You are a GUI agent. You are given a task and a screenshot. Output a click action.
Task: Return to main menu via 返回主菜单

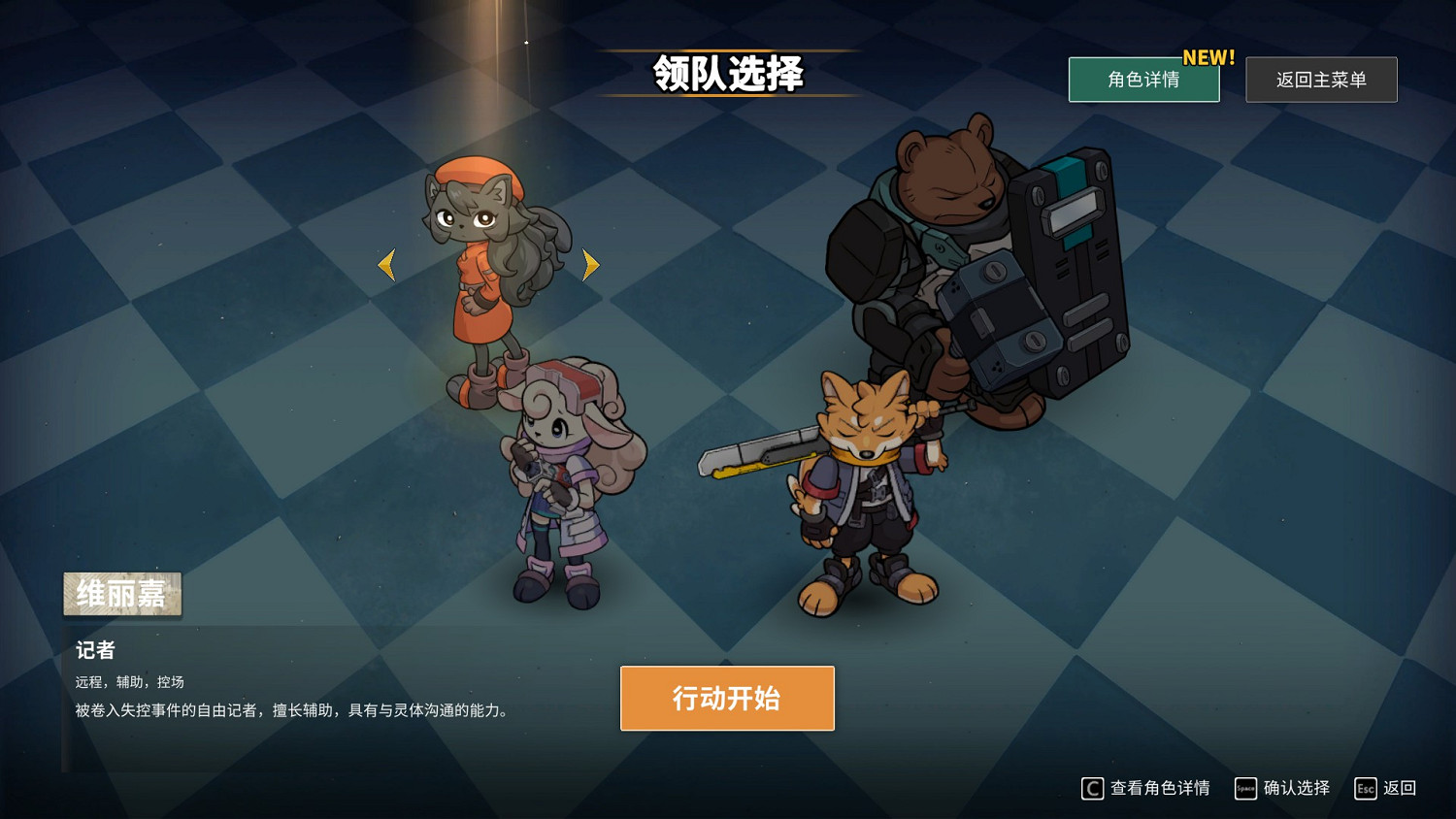tap(1321, 80)
